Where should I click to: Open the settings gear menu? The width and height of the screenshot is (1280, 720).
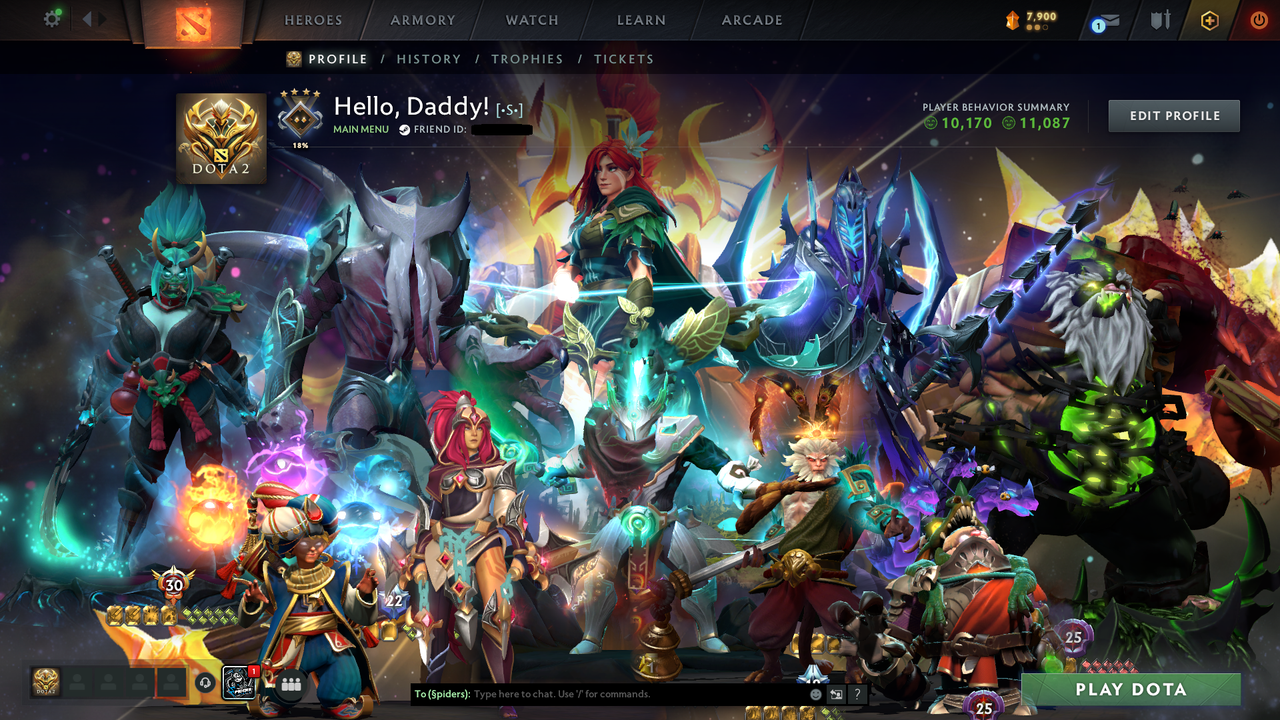[x=52, y=18]
